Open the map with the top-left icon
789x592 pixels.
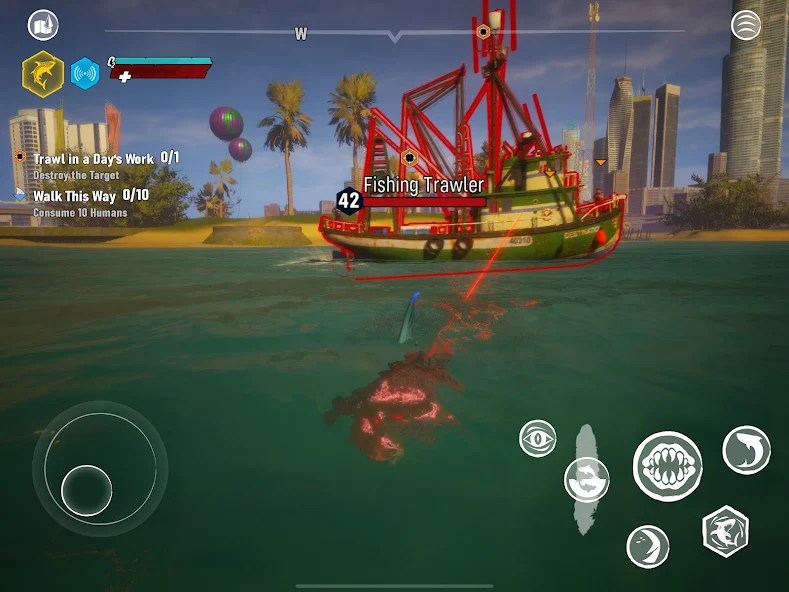click(x=43, y=25)
